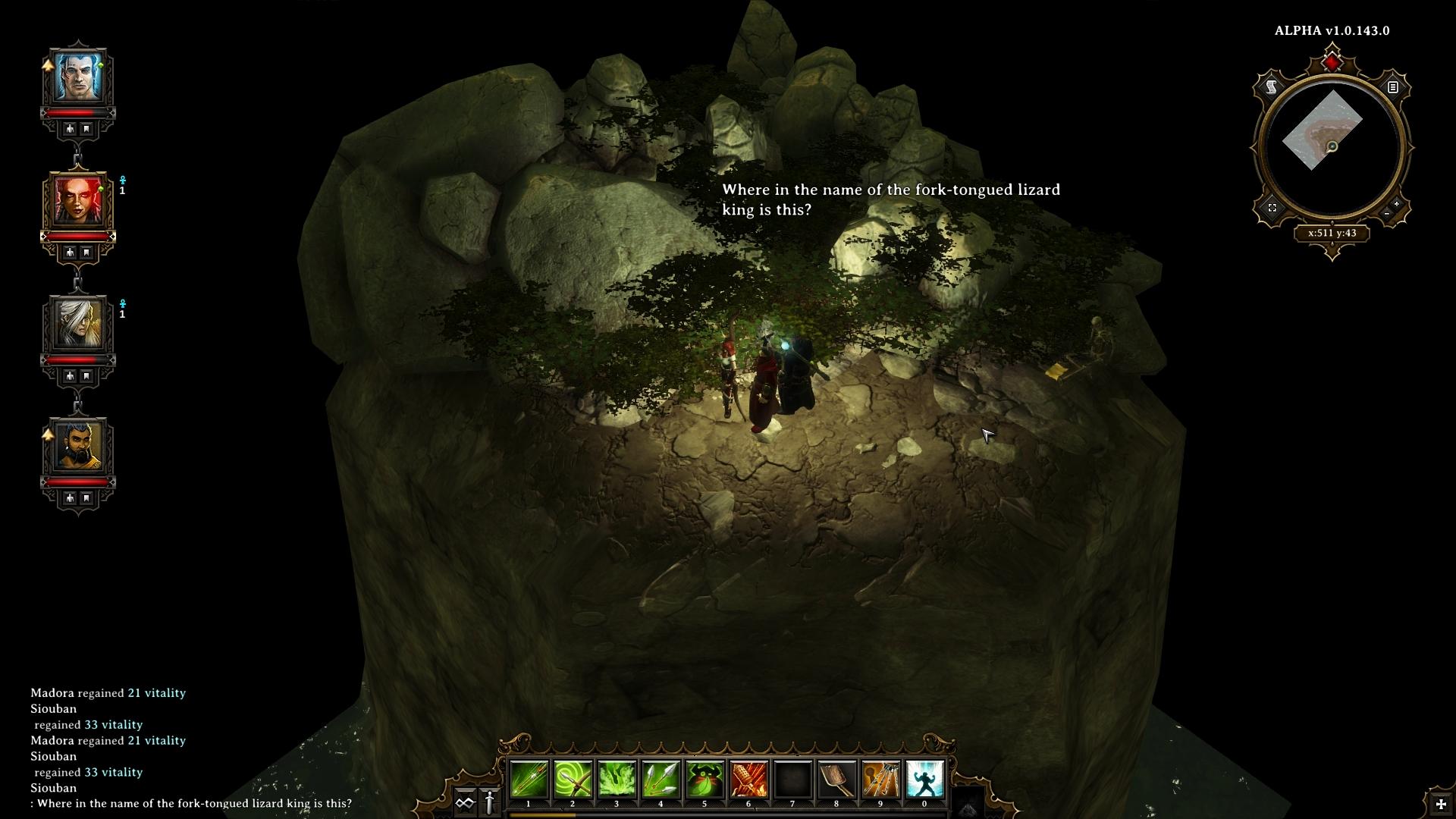Select the blue-haired male party portrait
This screenshot has height=819, width=1456.
[x=77, y=77]
